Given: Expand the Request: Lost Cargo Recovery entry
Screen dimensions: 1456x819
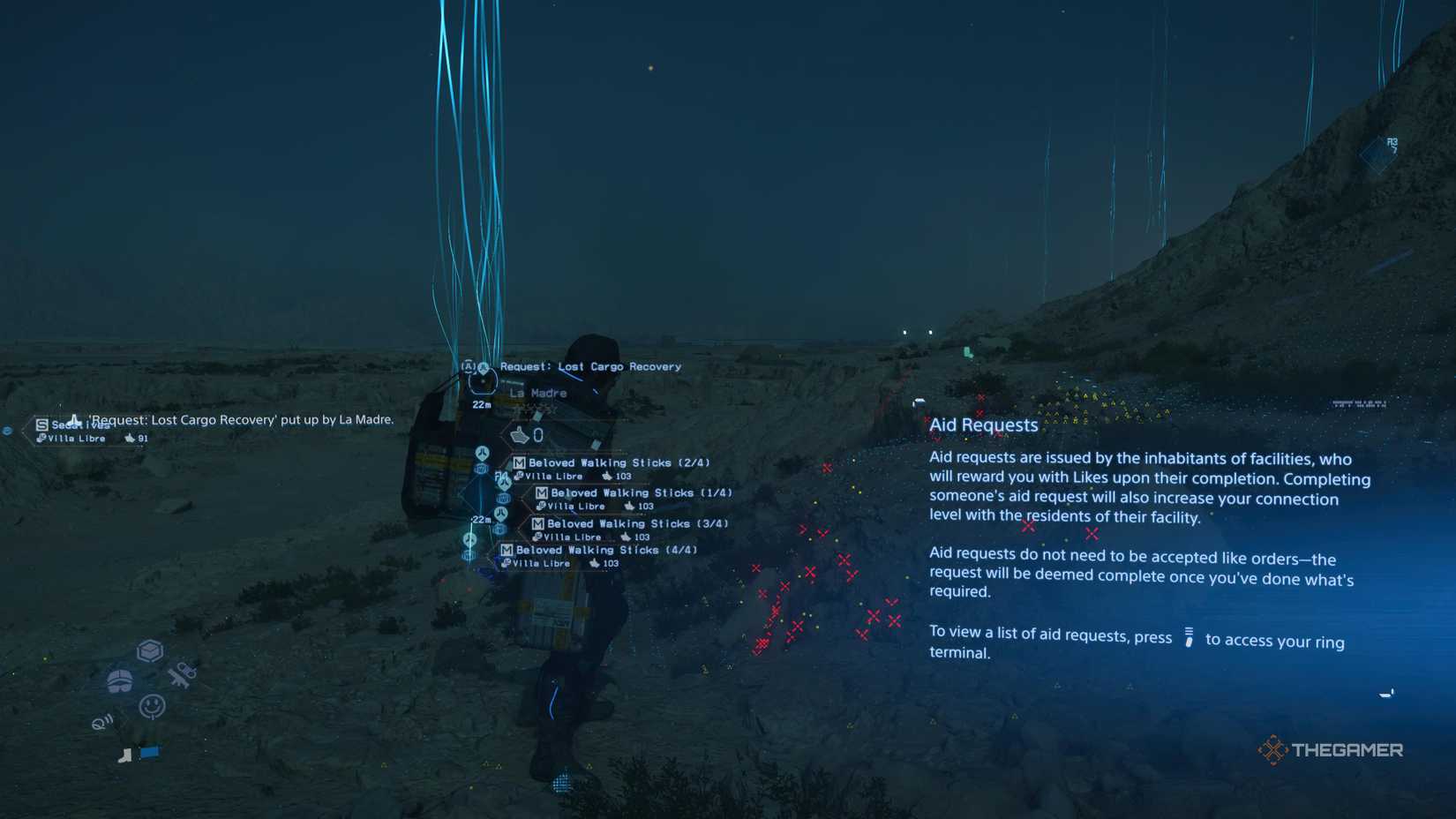Looking at the screenshot, I should click(x=589, y=365).
